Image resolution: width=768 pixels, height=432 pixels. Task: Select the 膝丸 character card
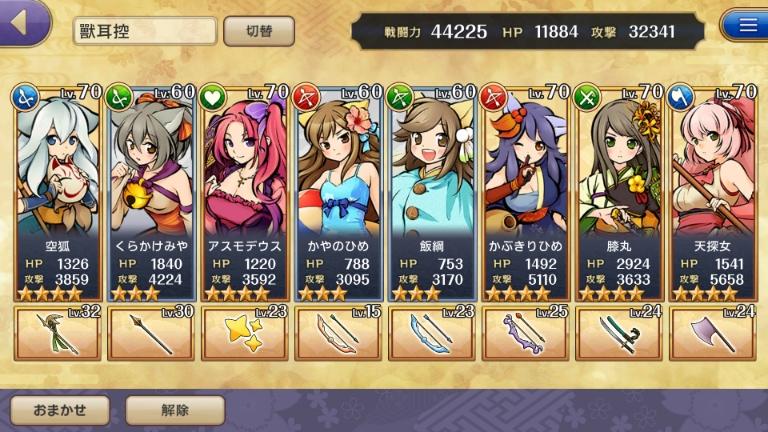pos(619,190)
